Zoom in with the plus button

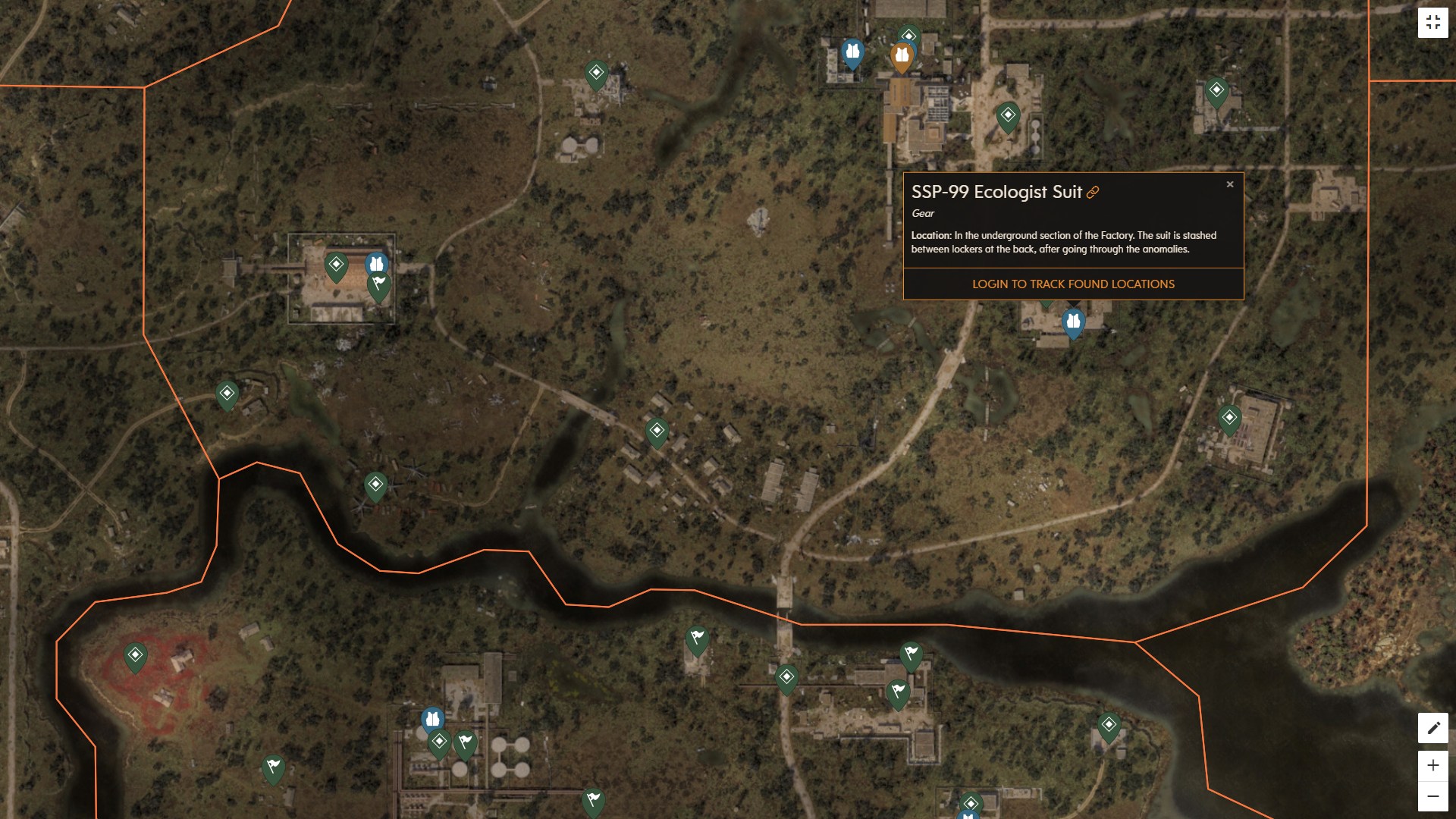[x=1432, y=766]
